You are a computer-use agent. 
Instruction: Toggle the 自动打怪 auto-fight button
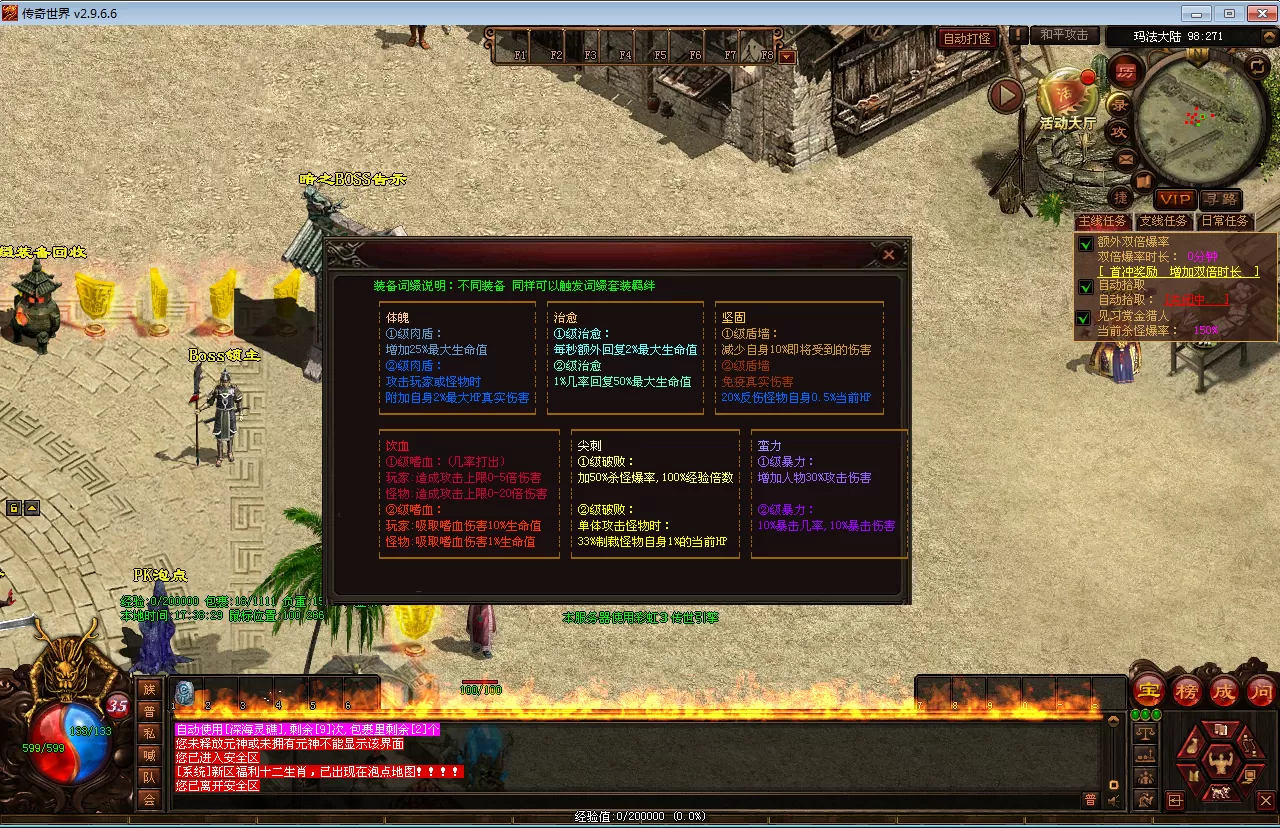pyautogui.click(x=967, y=38)
